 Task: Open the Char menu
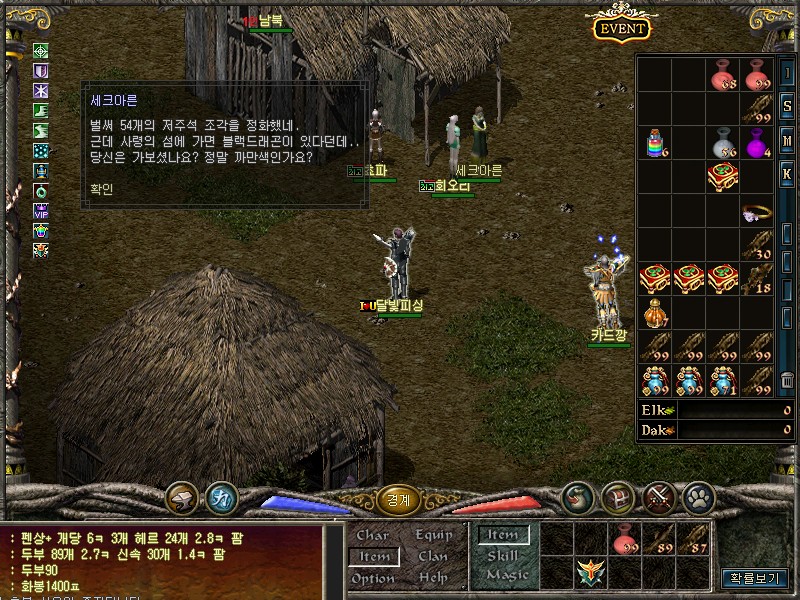click(x=373, y=536)
